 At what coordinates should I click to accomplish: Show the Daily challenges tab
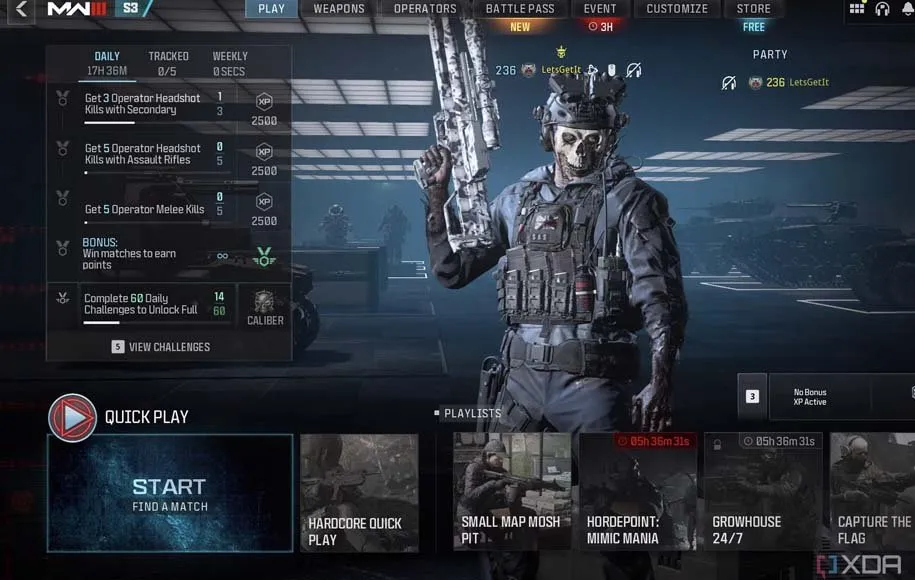[107, 63]
